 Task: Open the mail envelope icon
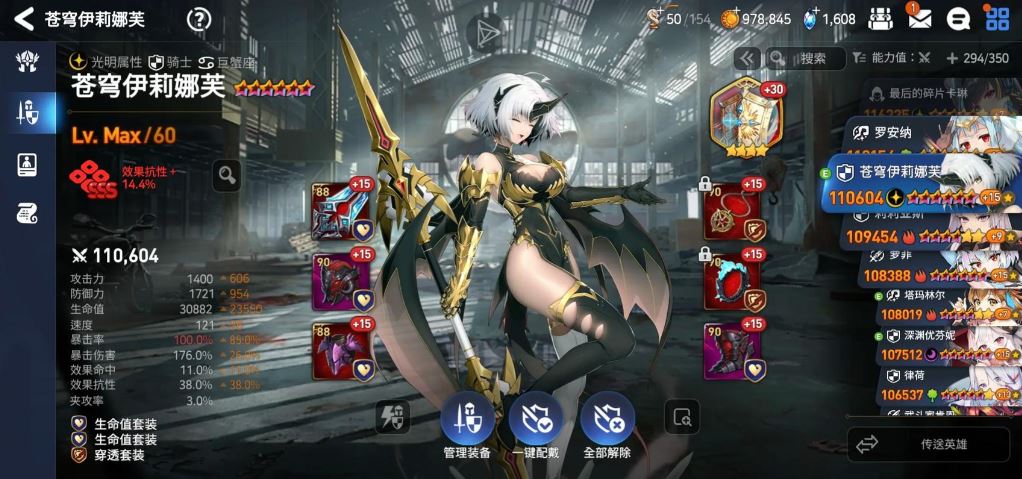click(919, 18)
